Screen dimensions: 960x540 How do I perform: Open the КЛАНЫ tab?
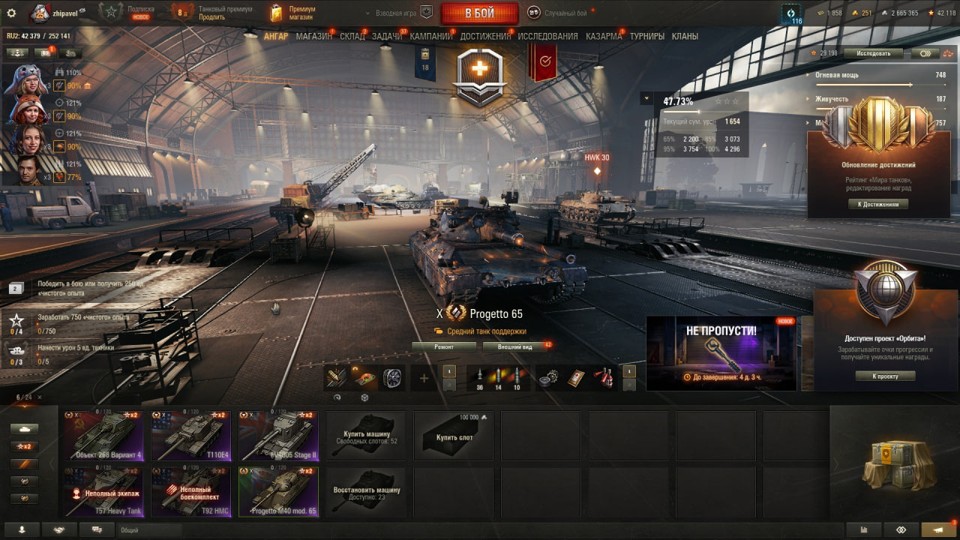pos(685,36)
